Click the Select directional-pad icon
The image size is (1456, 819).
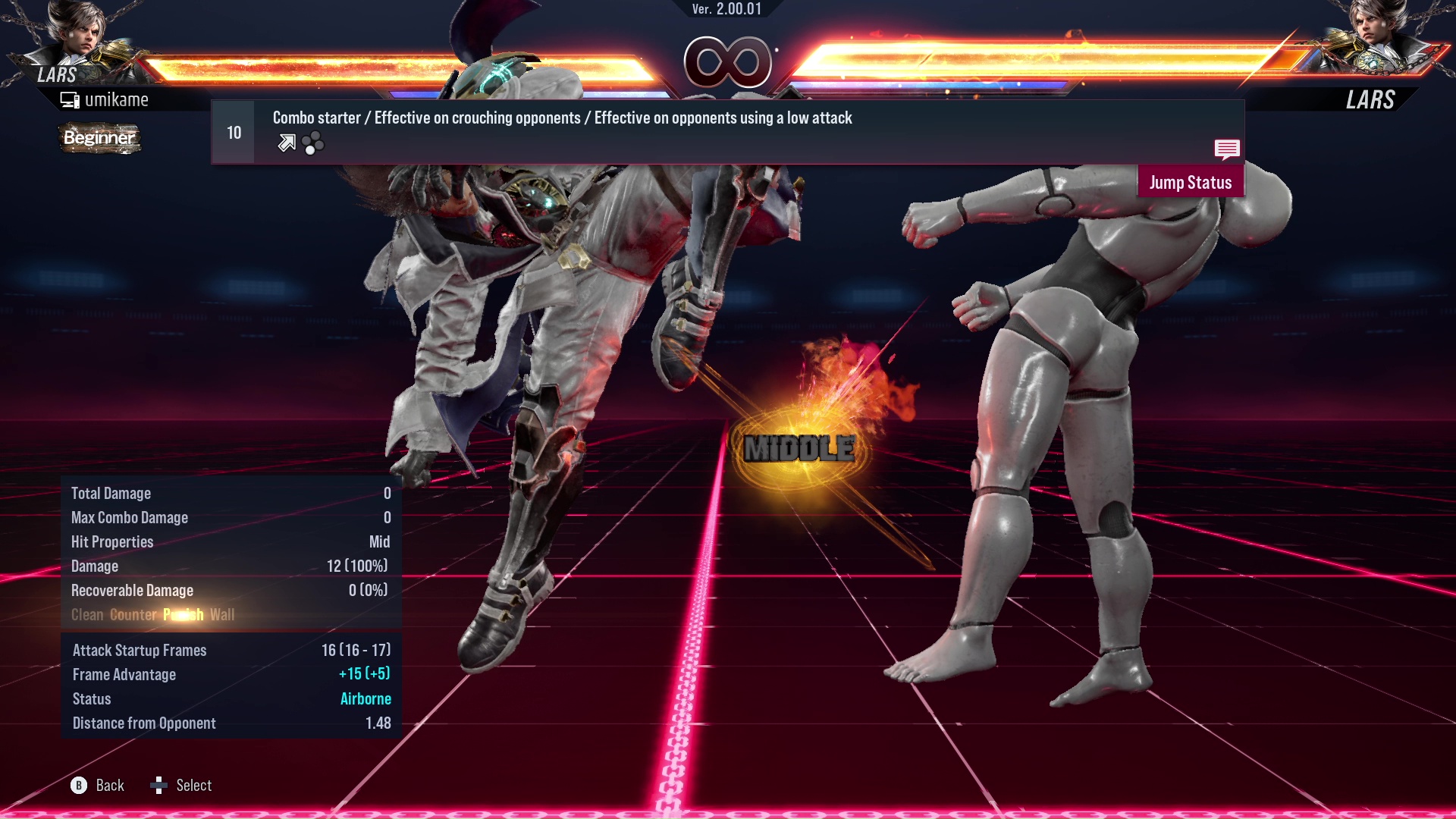click(x=160, y=786)
